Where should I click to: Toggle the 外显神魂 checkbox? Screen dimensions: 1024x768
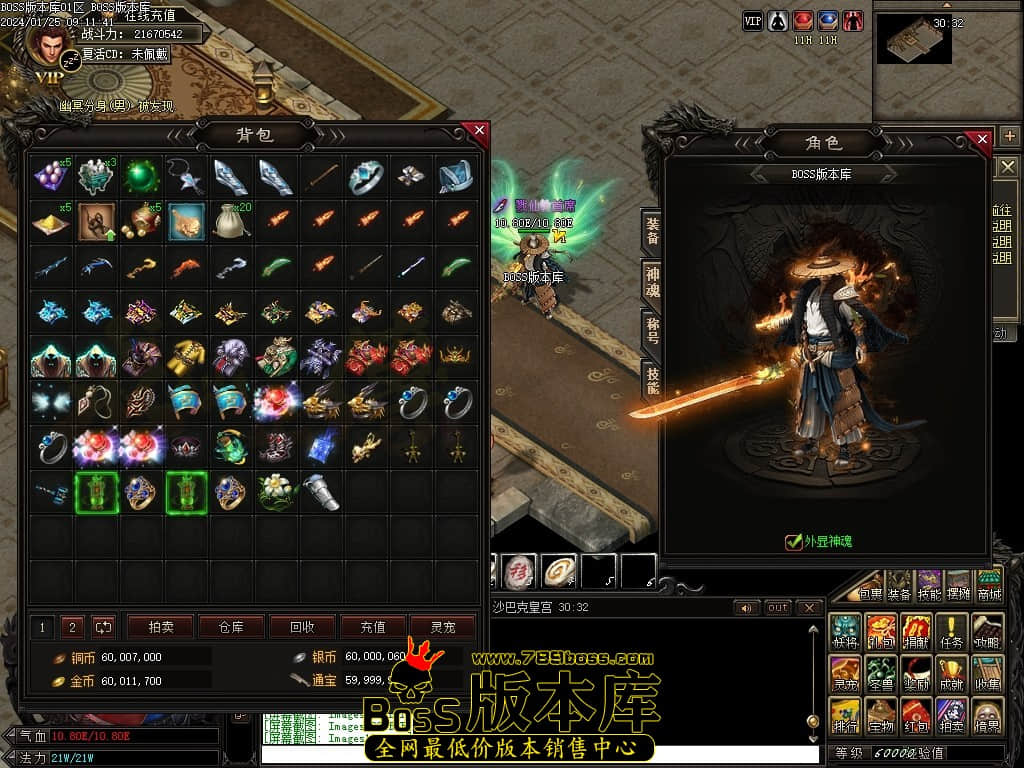coord(793,542)
